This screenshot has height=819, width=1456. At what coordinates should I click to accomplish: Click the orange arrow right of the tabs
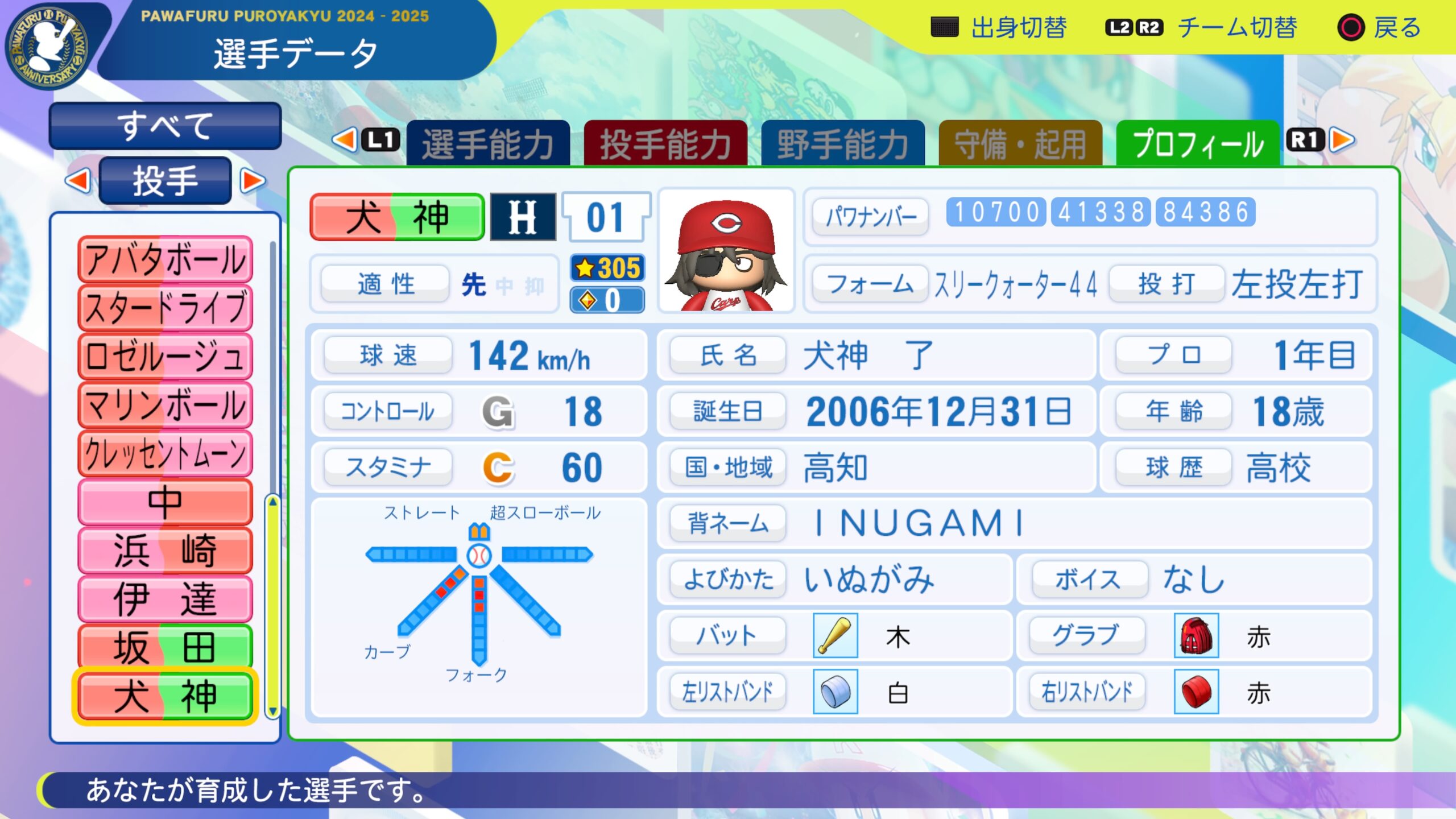point(1343,140)
